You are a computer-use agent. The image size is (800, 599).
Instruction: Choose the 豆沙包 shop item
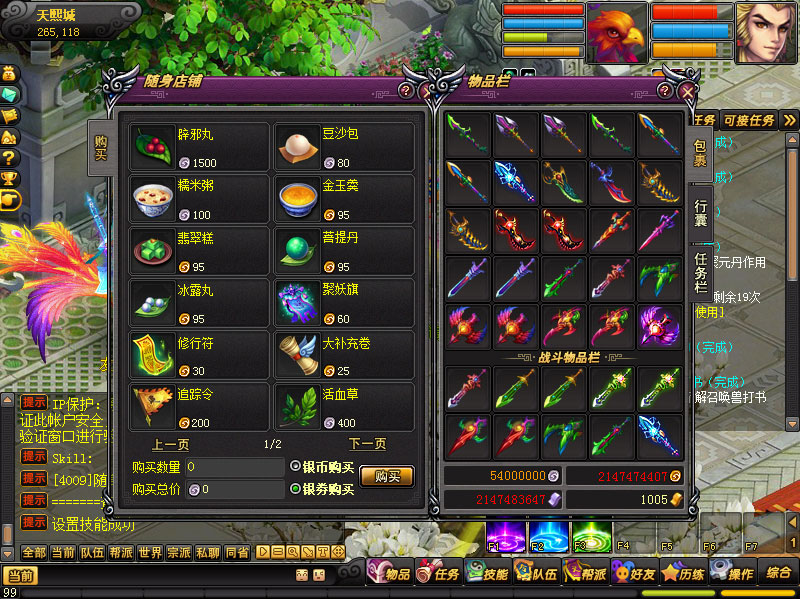344,147
